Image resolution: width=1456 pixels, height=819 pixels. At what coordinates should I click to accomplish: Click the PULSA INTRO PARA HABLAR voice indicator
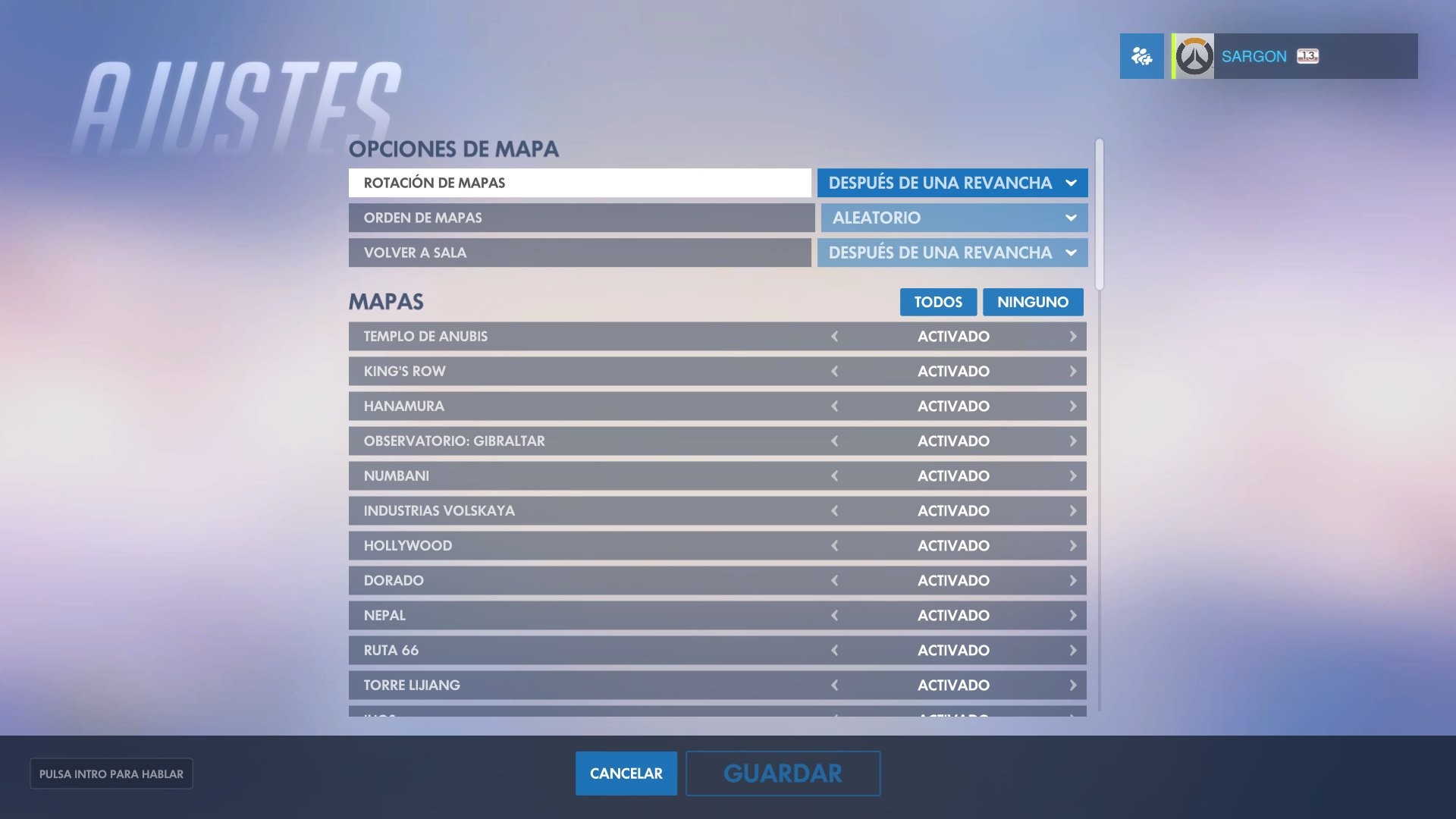(111, 773)
